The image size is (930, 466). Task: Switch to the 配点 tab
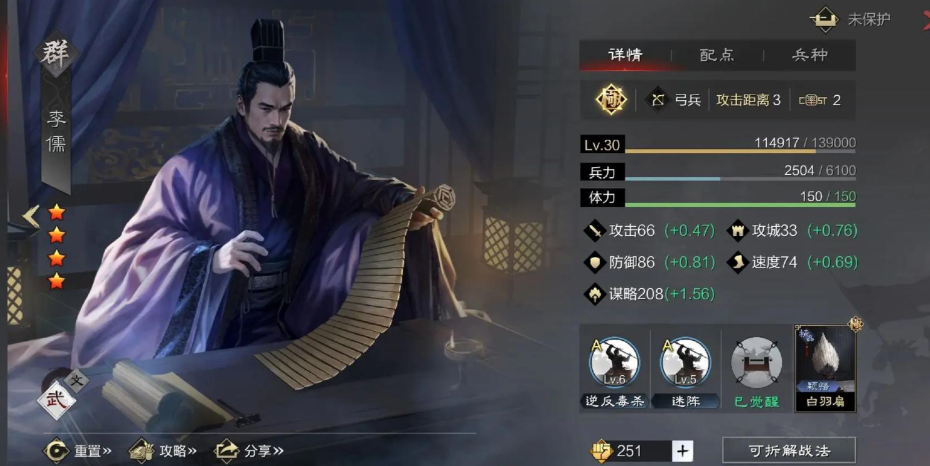(x=717, y=55)
